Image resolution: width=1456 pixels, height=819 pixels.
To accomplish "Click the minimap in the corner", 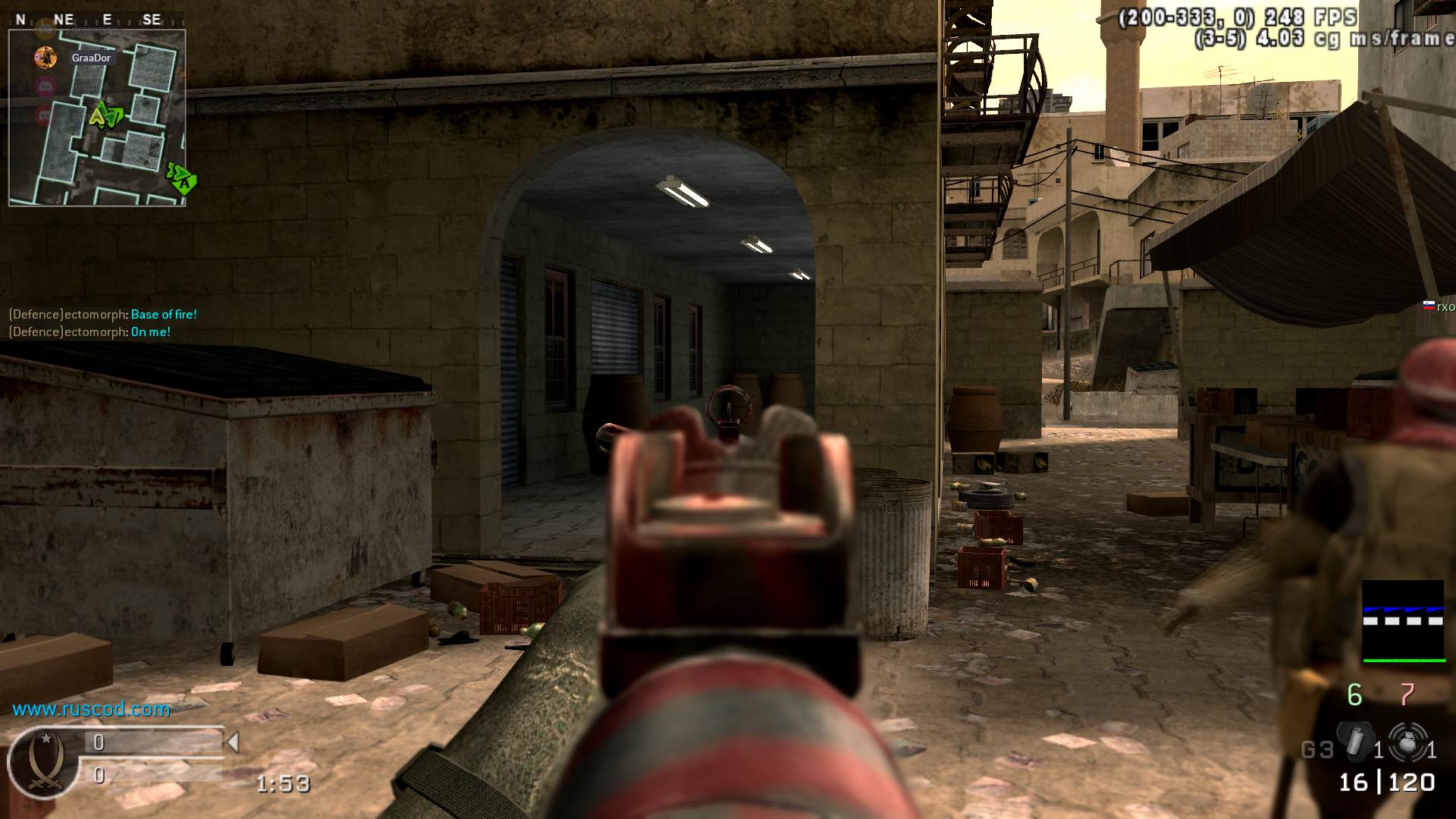I will [97, 118].
